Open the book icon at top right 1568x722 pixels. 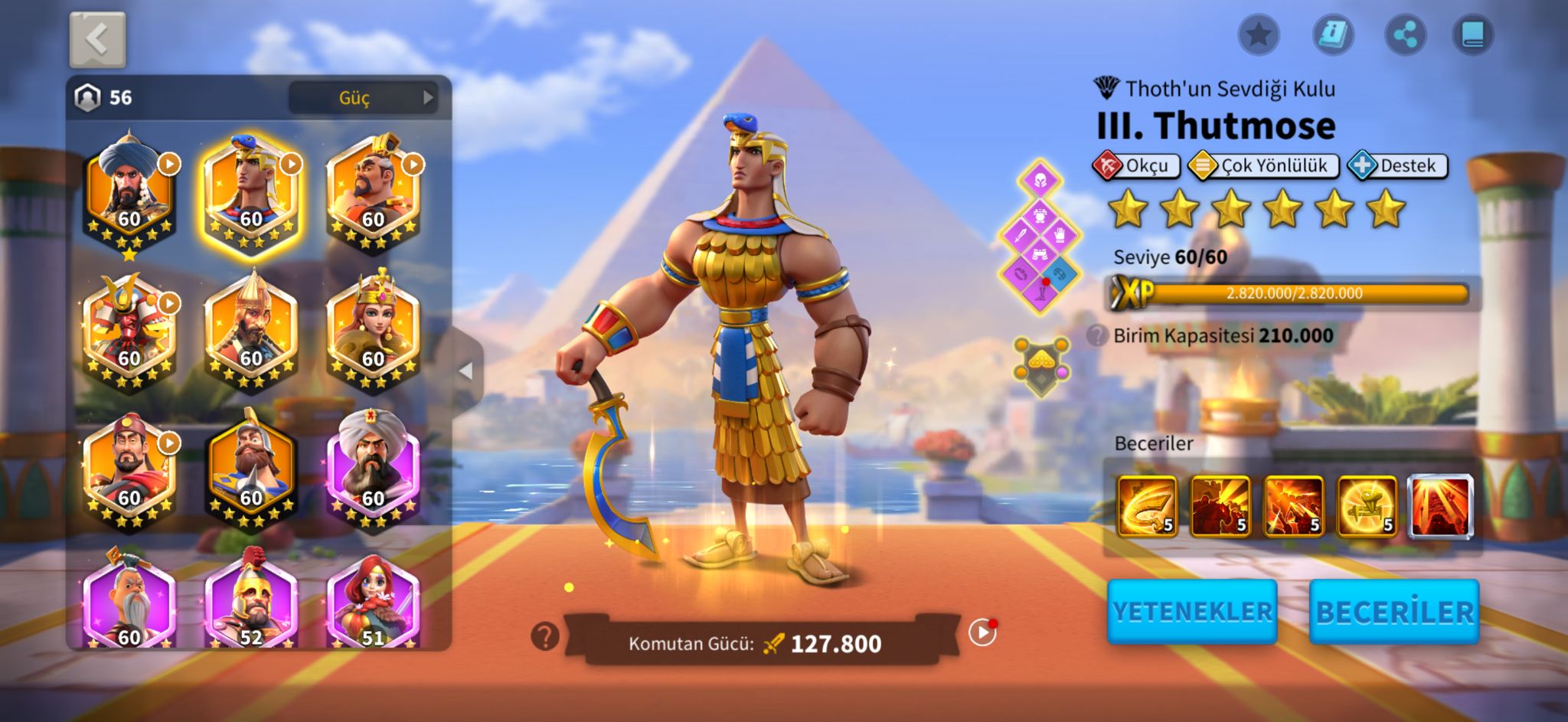[x=1473, y=34]
